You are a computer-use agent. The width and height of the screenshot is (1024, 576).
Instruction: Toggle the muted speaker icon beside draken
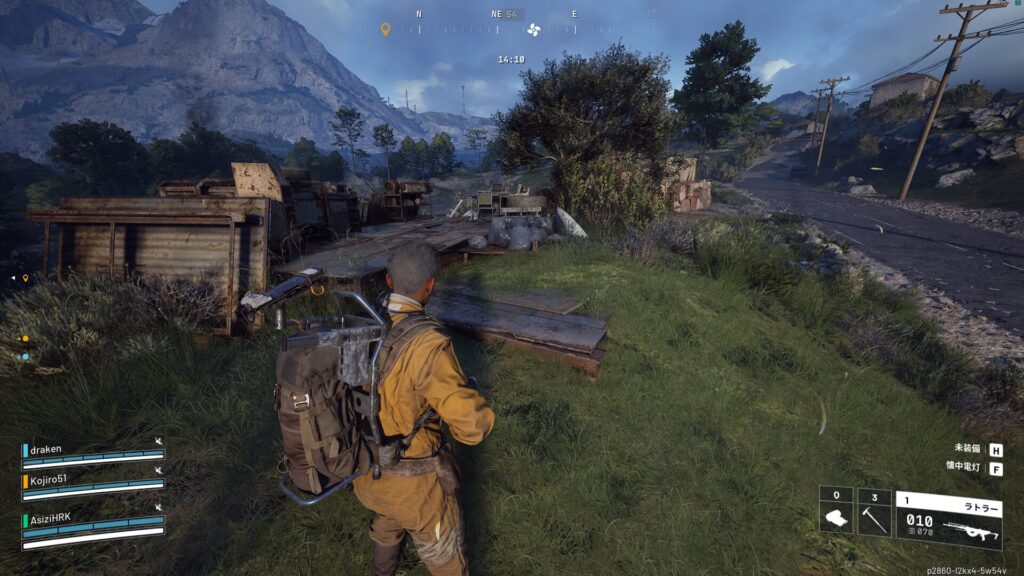coord(158,440)
